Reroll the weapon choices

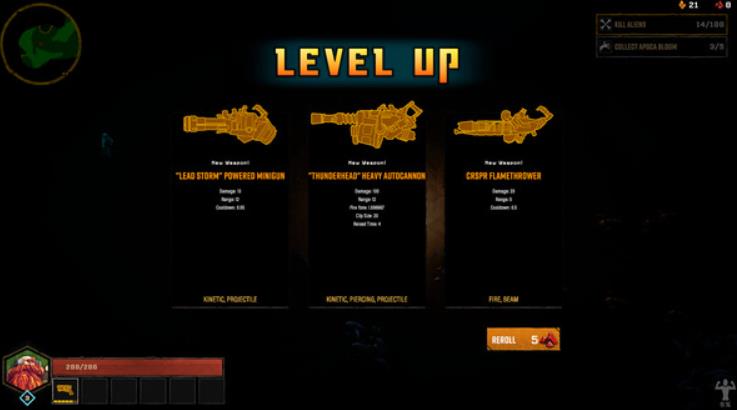[522, 340]
